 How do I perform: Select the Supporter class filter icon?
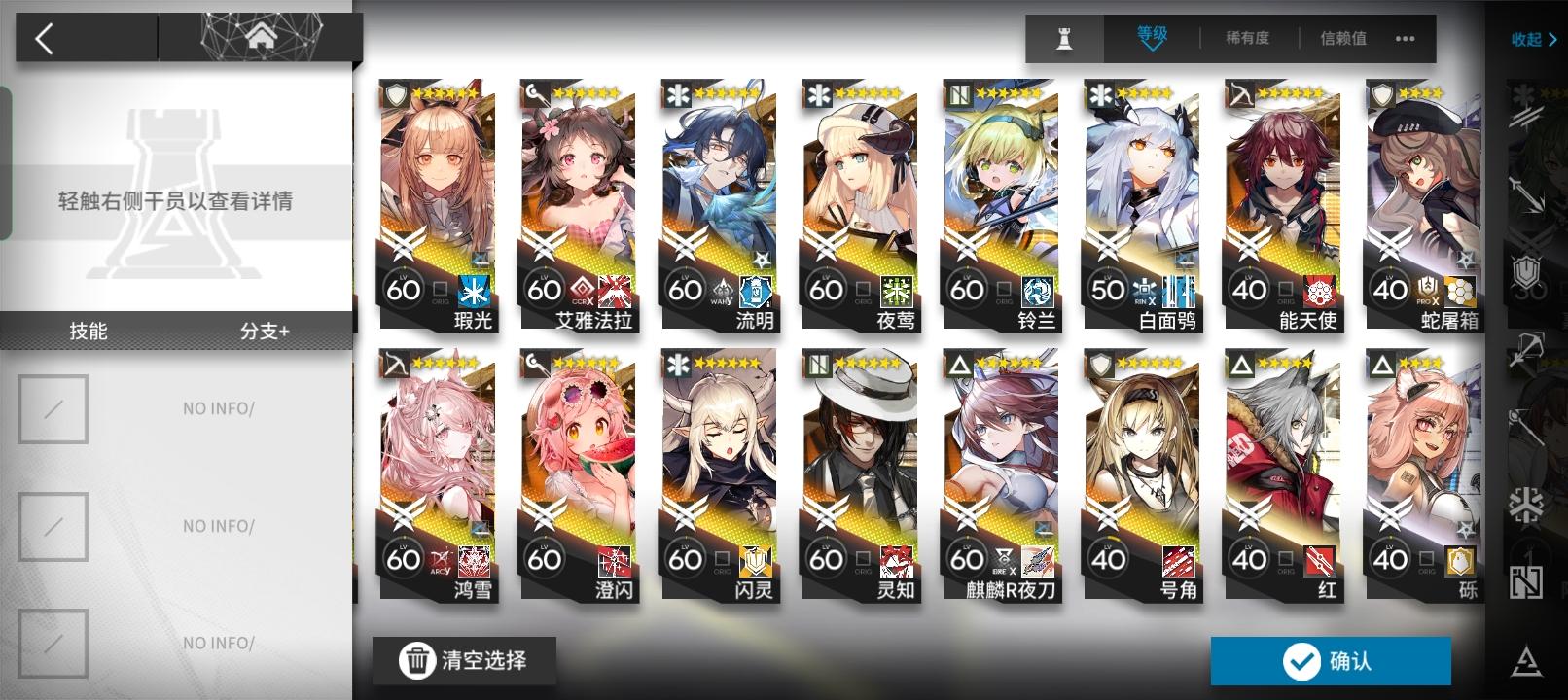click(x=1525, y=583)
